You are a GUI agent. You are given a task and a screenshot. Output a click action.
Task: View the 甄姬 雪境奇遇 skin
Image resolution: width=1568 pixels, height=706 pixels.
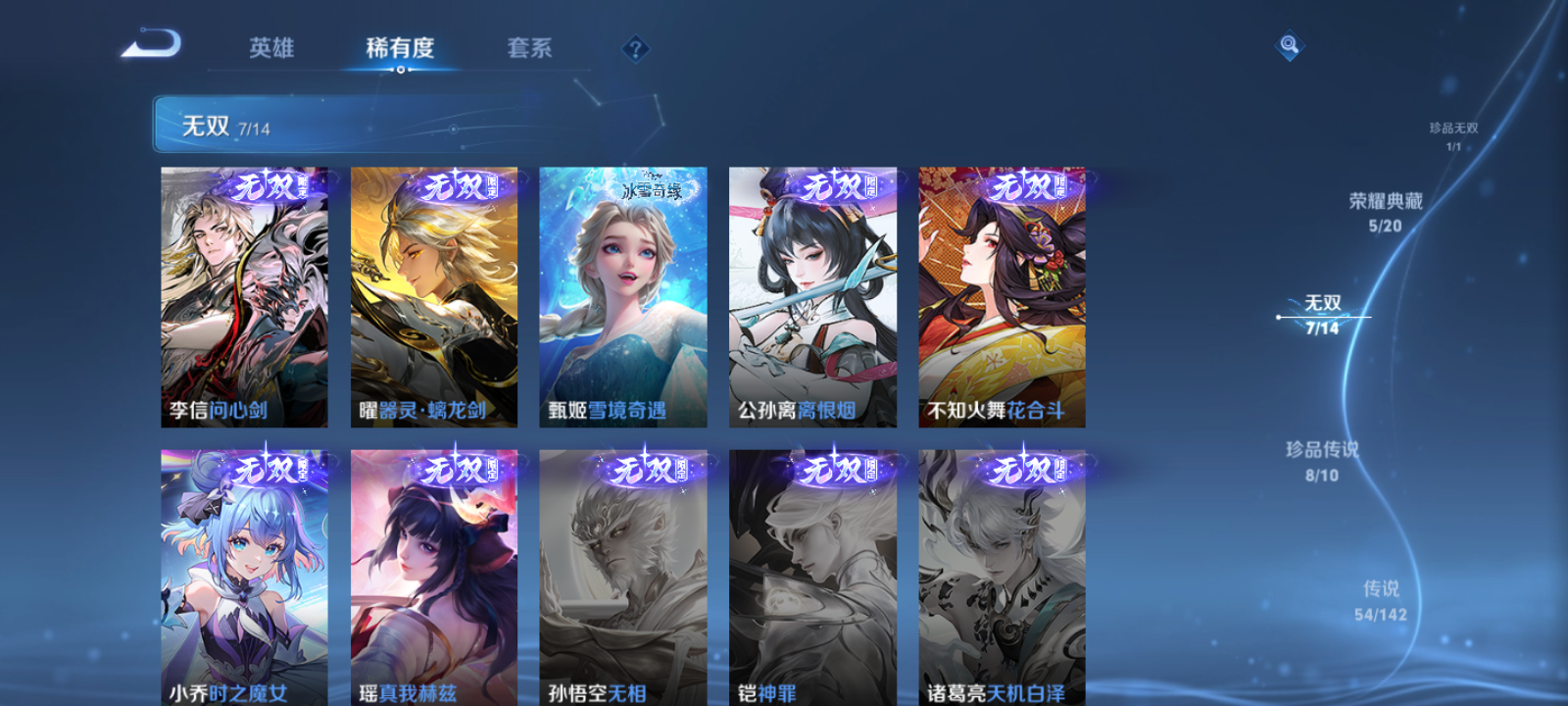pyautogui.click(x=623, y=294)
